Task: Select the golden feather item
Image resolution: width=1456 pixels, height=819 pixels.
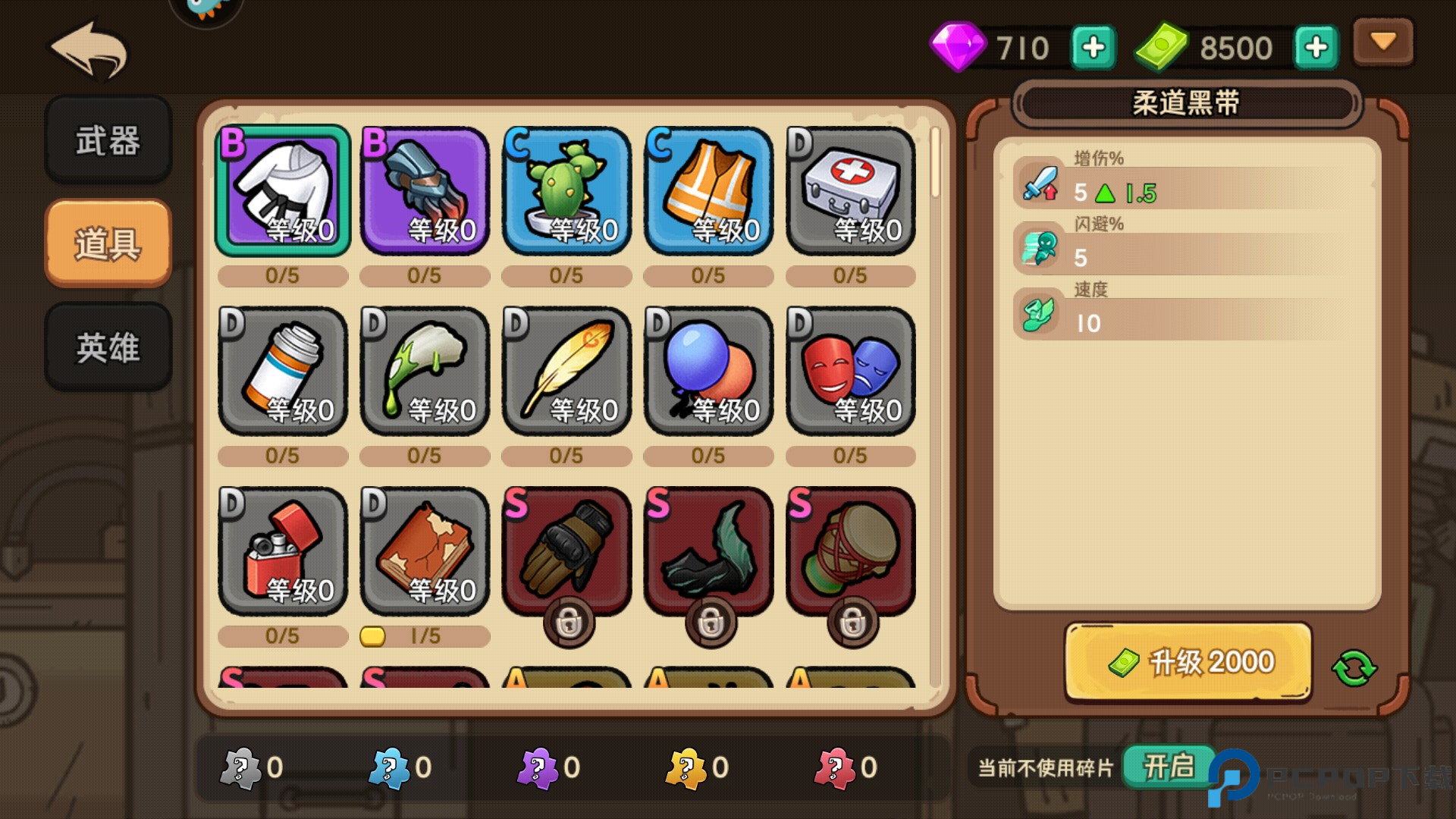Action: 566,372
